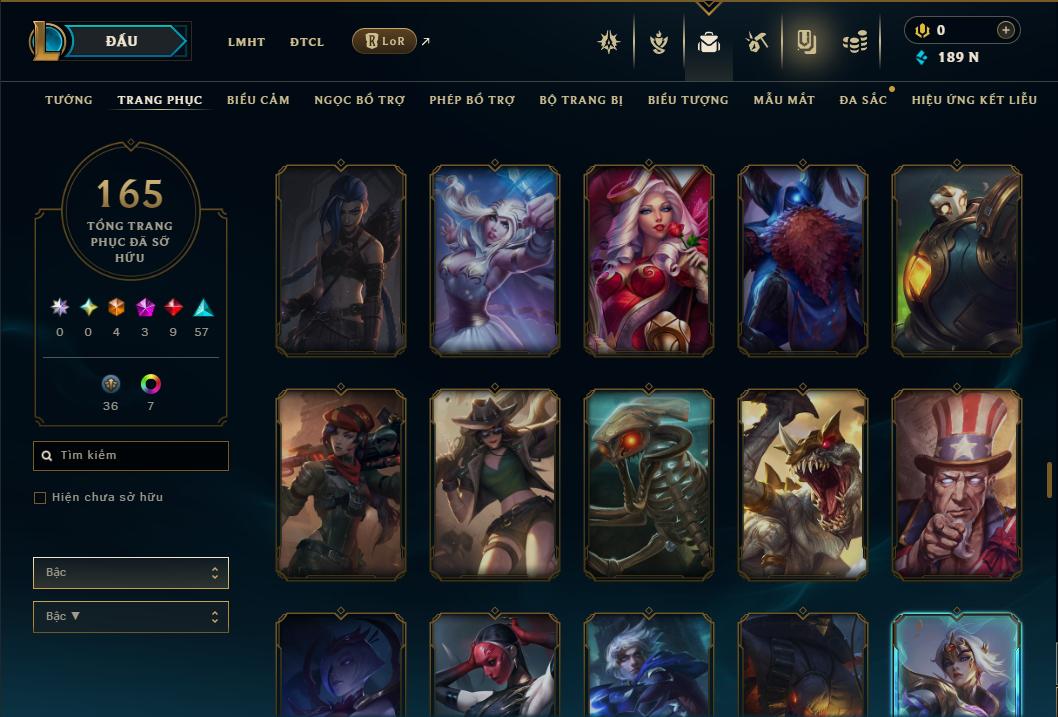Image resolution: width=1058 pixels, height=717 pixels.
Task: Click the Tìm kiếm search box
Action: pos(131,456)
